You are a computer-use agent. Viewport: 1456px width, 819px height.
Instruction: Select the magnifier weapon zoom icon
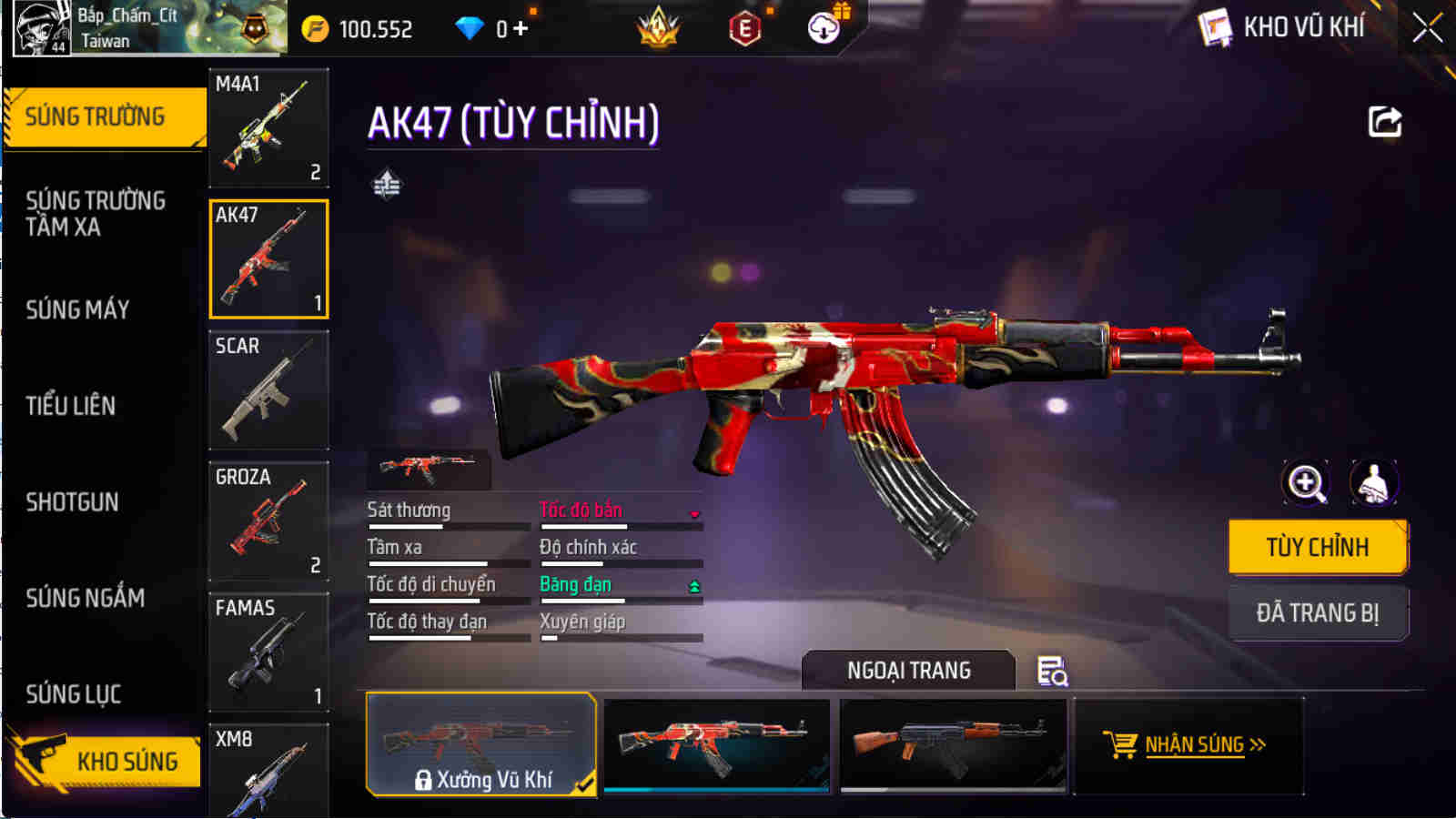pos(1305,482)
